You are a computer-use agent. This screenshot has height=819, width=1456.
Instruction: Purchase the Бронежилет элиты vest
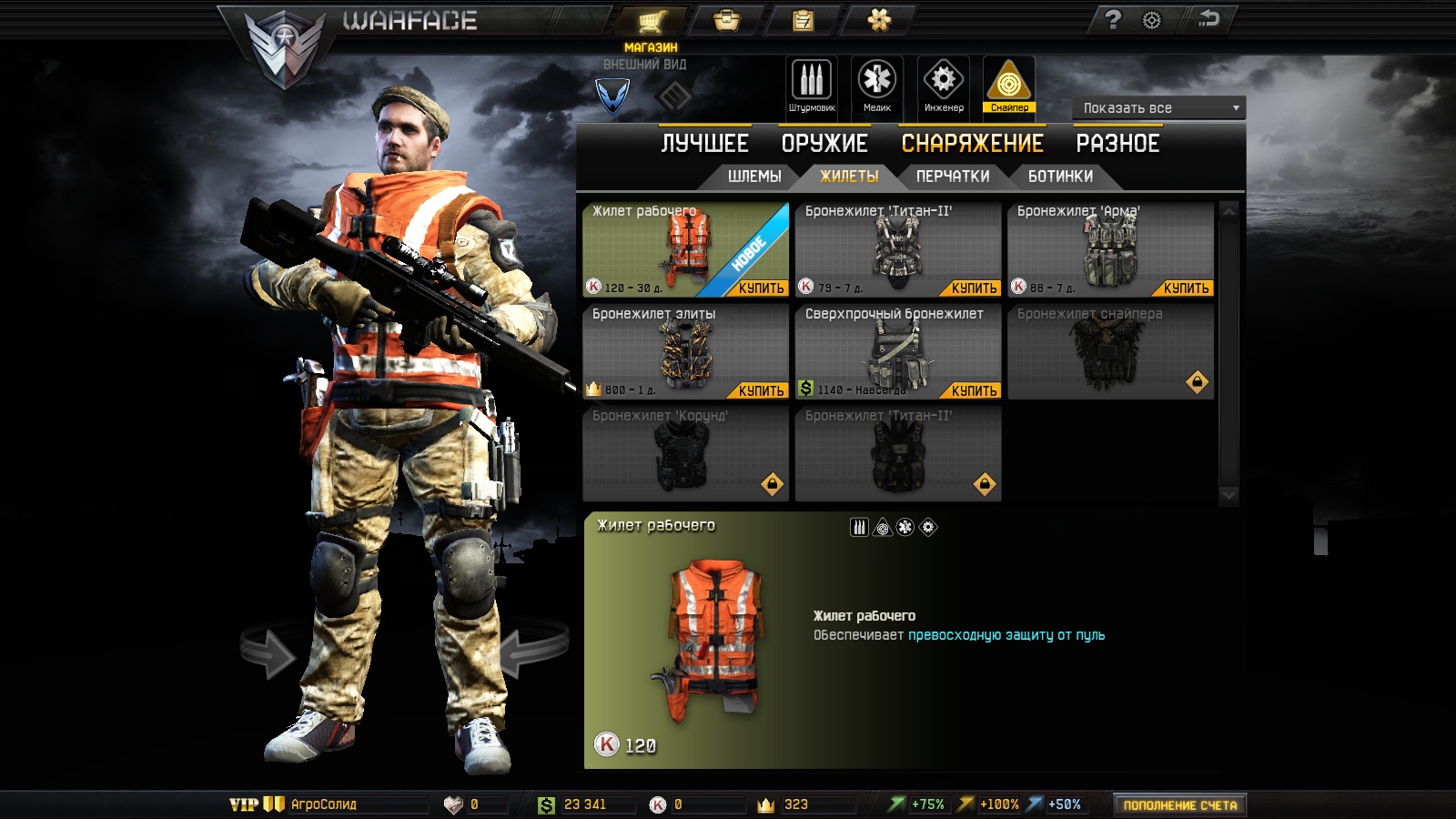(x=761, y=391)
